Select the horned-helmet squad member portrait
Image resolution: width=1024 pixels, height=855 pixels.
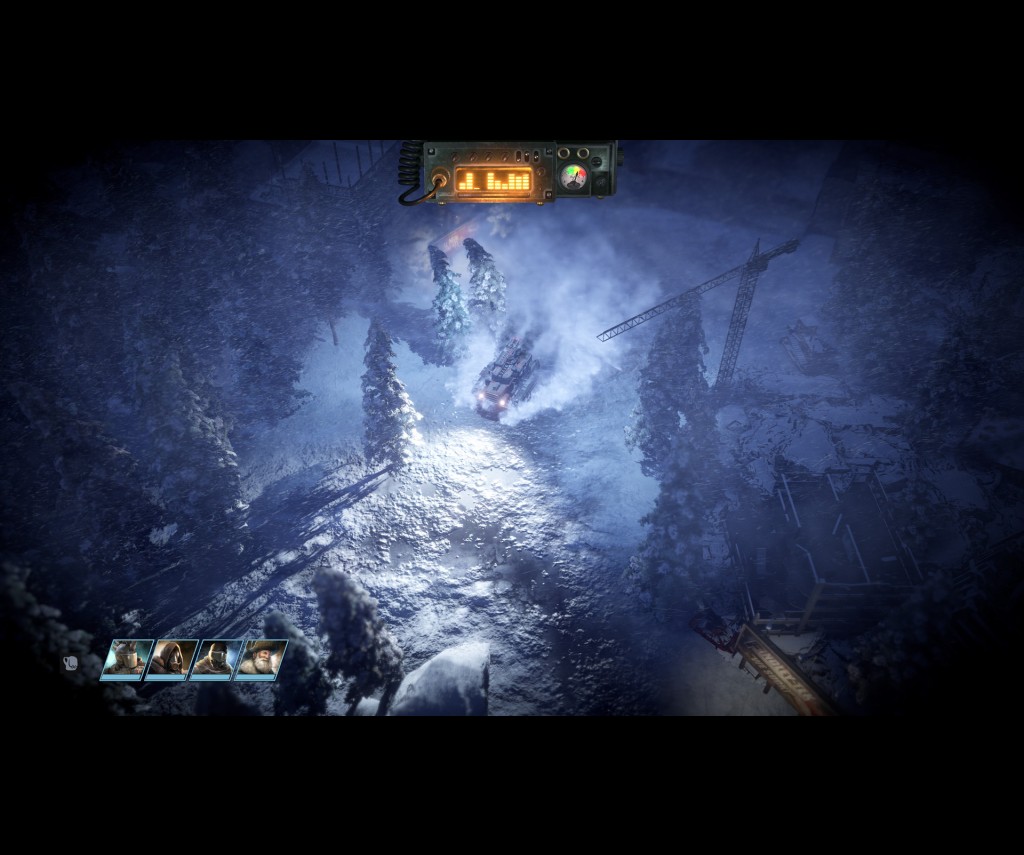(127, 660)
